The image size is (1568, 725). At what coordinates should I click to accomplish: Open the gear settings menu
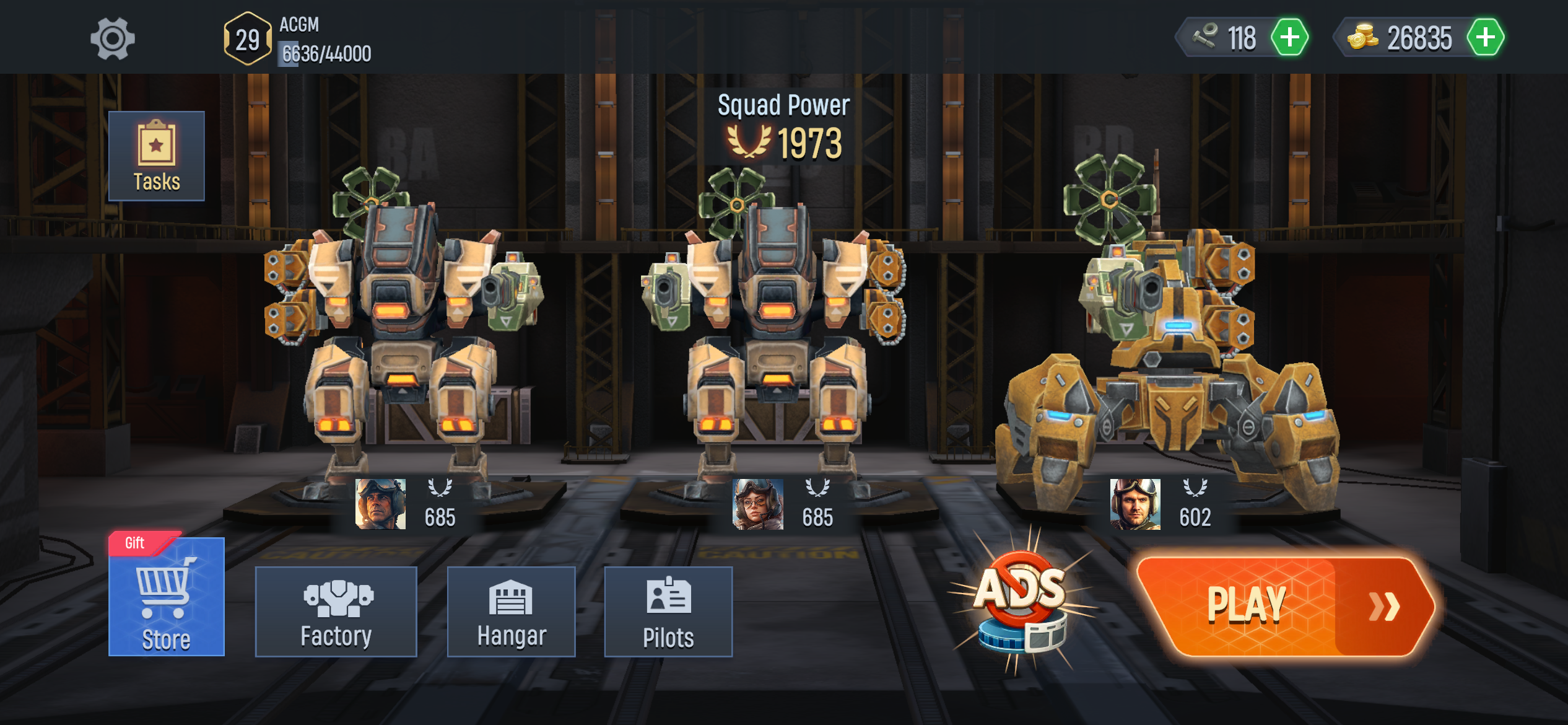[x=112, y=39]
